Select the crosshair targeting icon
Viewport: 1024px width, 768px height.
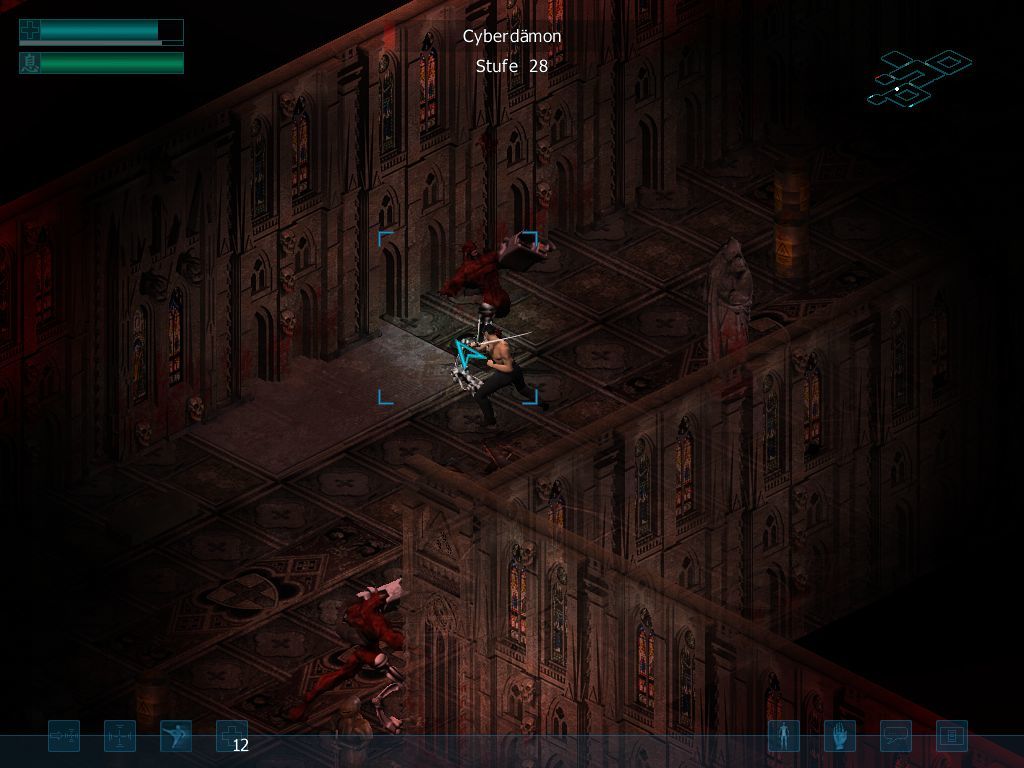(120, 737)
